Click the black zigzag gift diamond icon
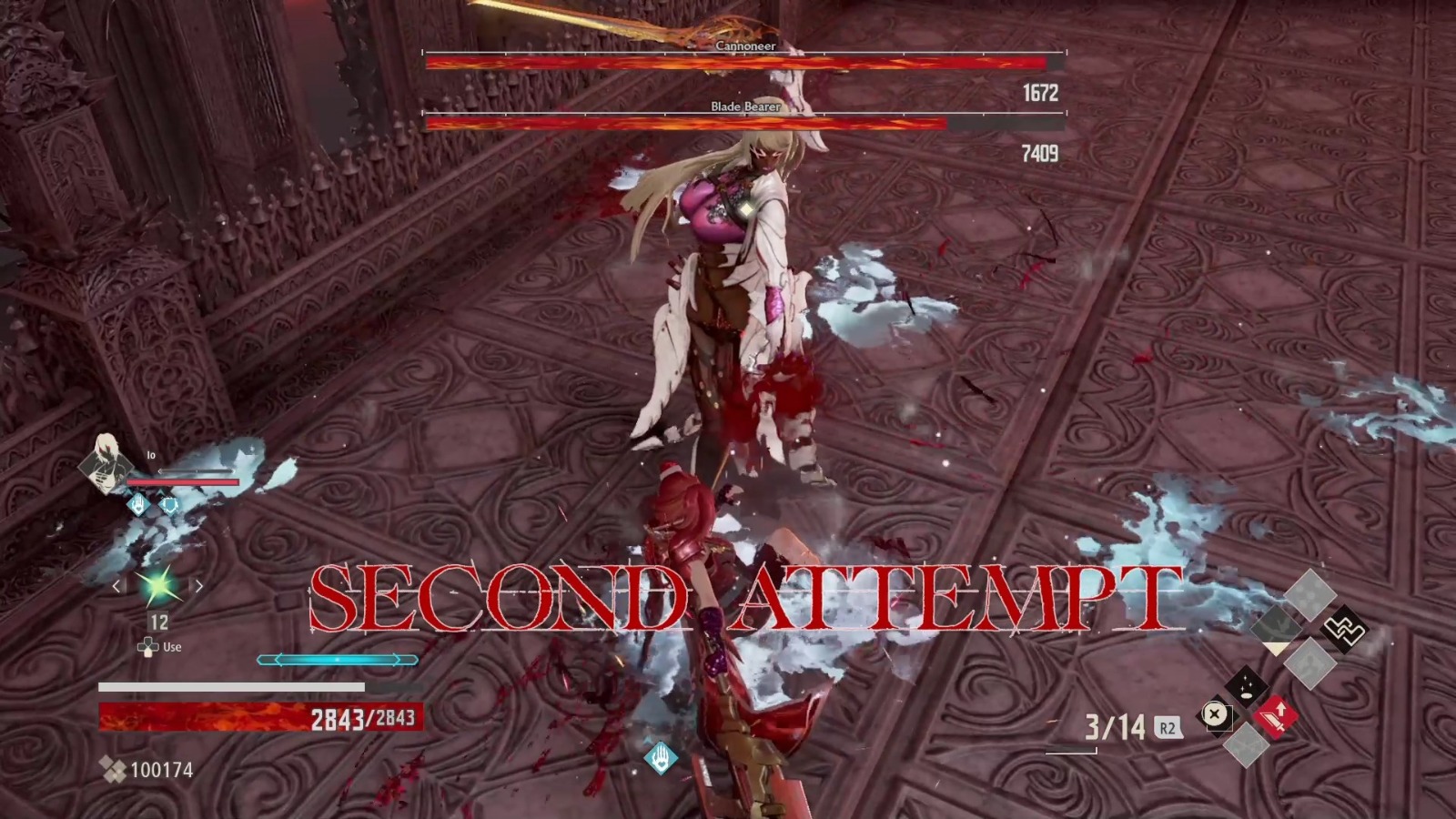The width and height of the screenshot is (1456, 819). [x=1344, y=630]
